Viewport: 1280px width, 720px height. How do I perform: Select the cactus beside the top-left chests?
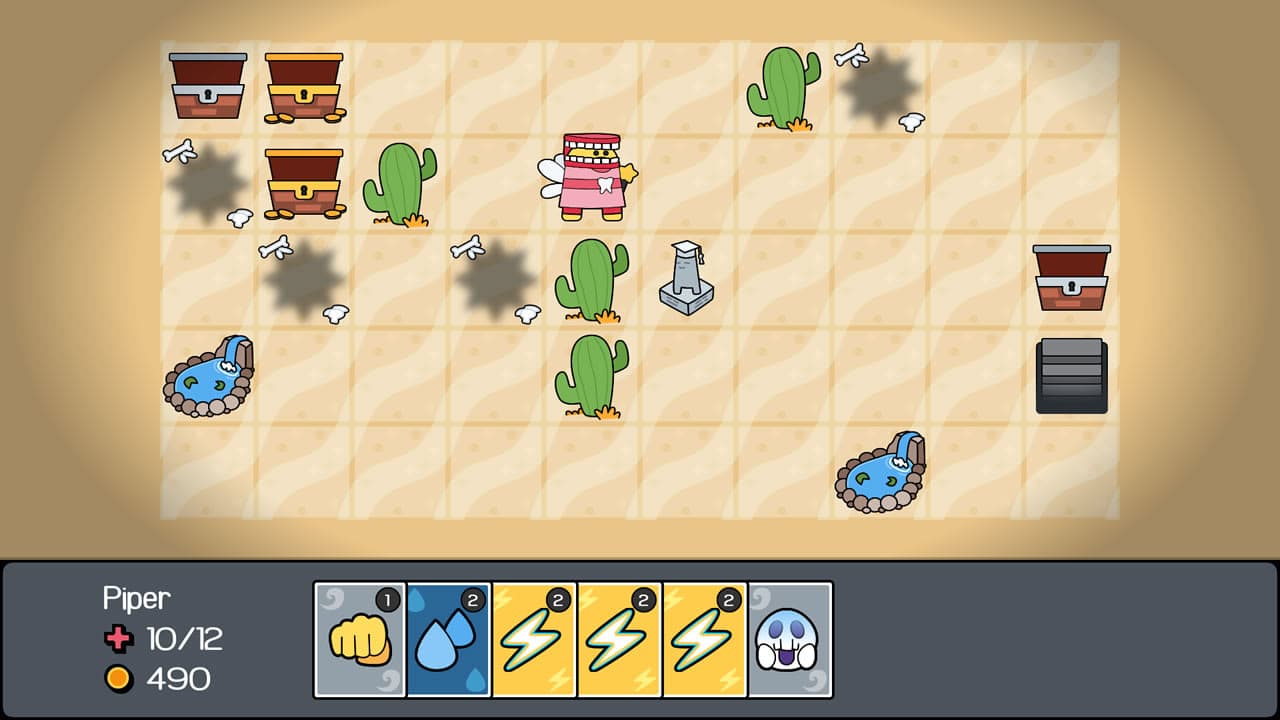coord(399,185)
